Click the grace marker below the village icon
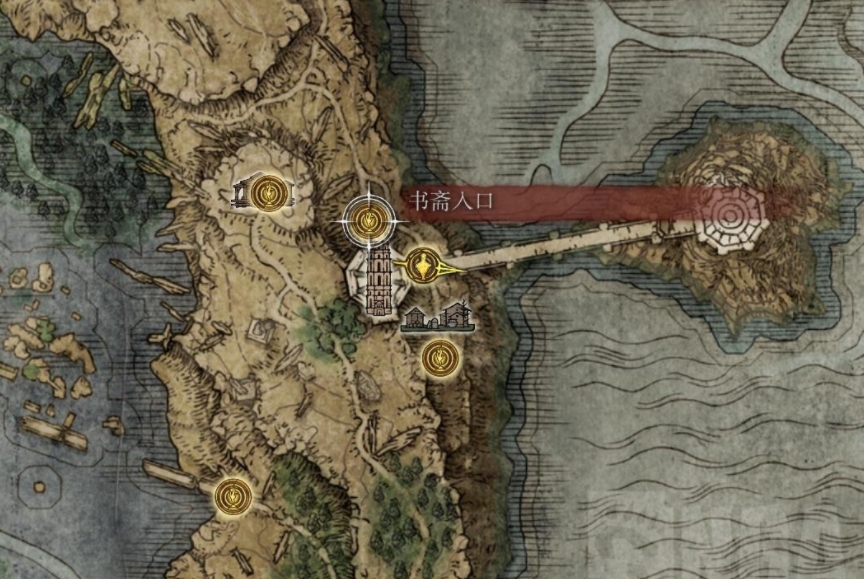Screen dimensions: 864x579 437,356
